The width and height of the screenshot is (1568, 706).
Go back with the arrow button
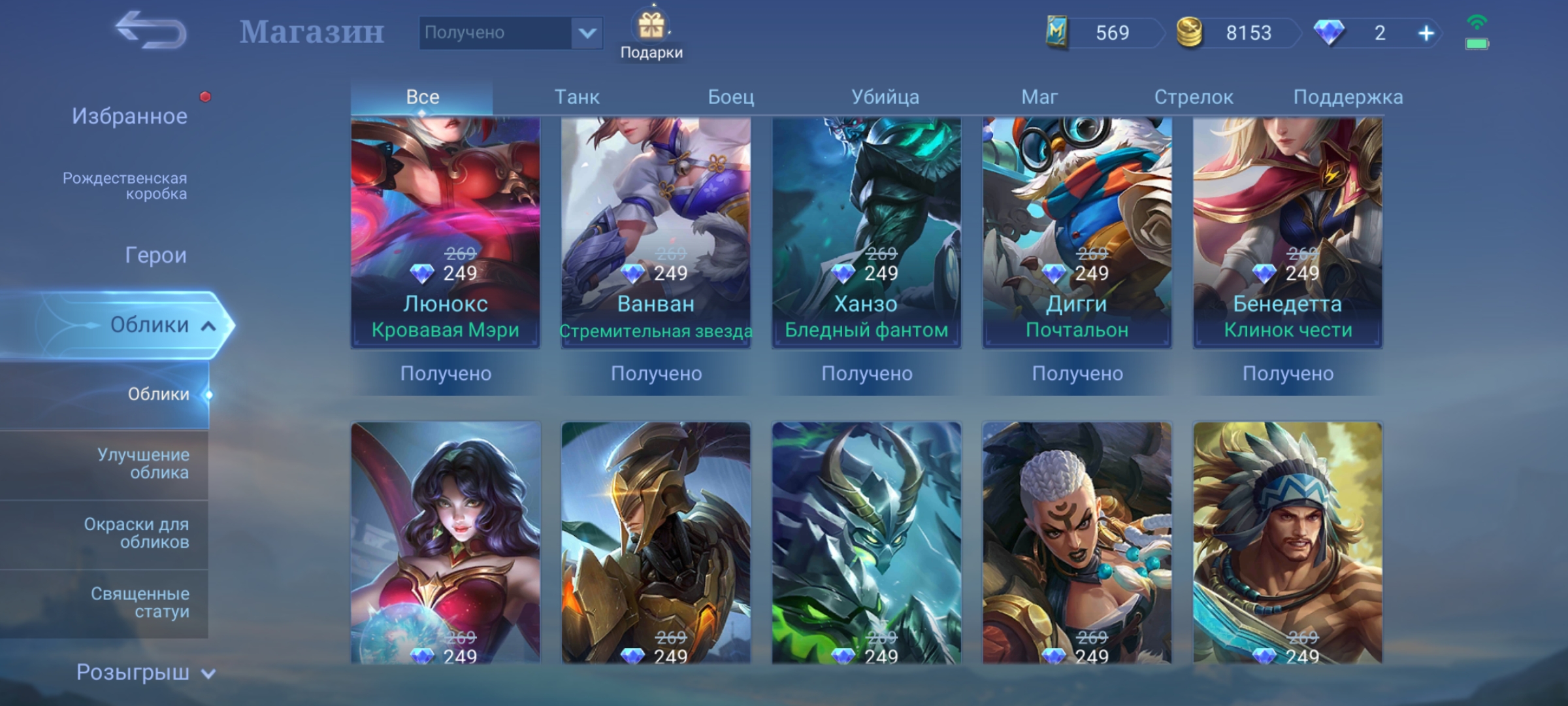151,31
